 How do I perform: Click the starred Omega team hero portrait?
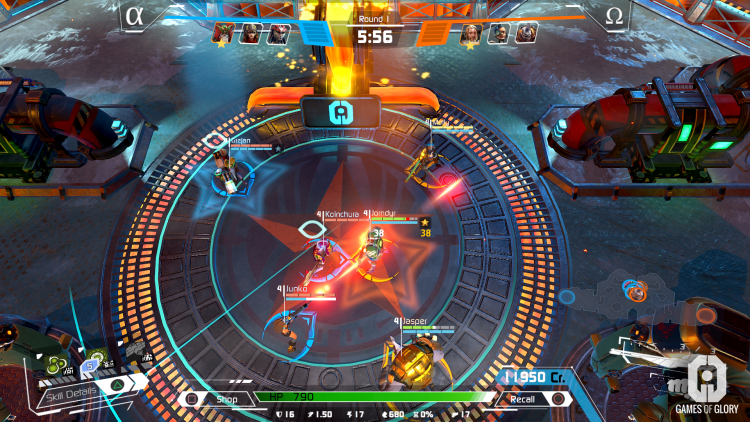[x=471, y=34]
